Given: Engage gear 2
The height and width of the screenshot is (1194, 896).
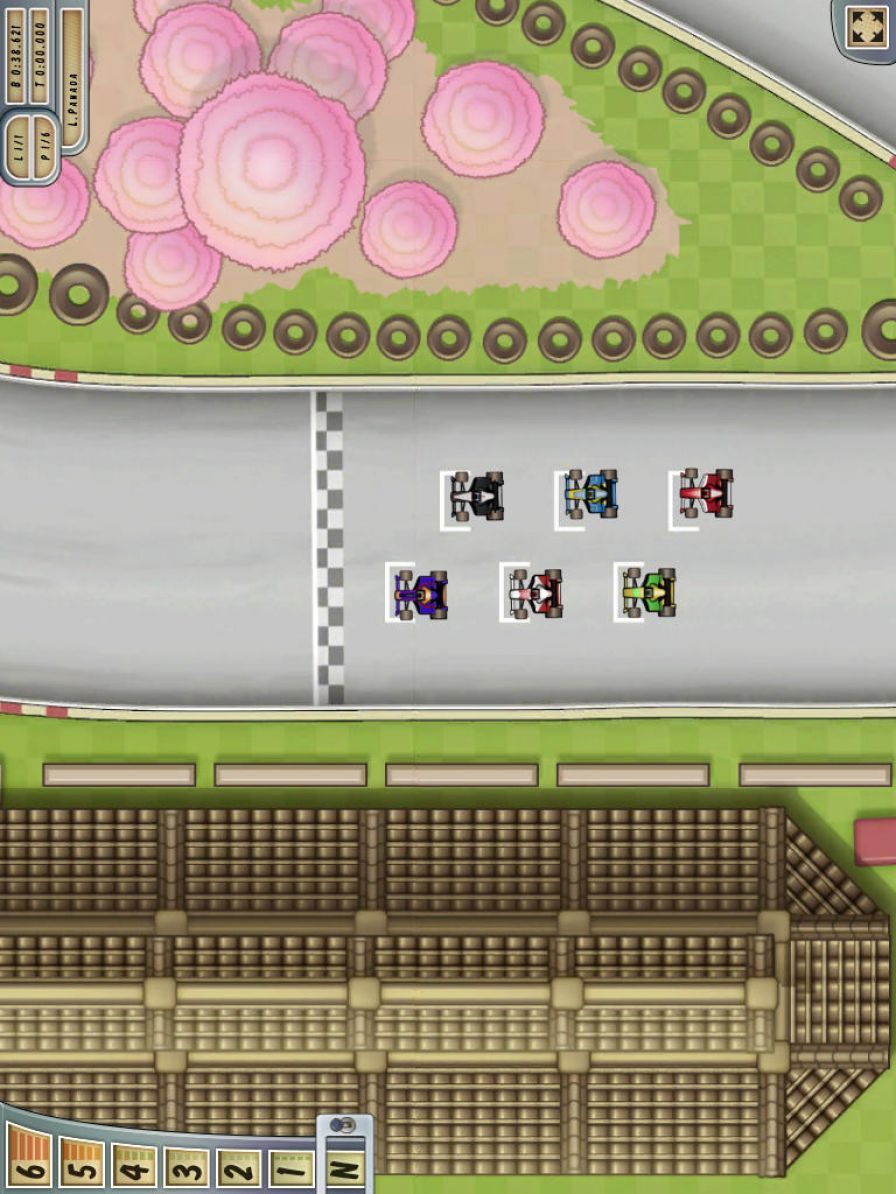Looking at the screenshot, I should [238, 1168].
